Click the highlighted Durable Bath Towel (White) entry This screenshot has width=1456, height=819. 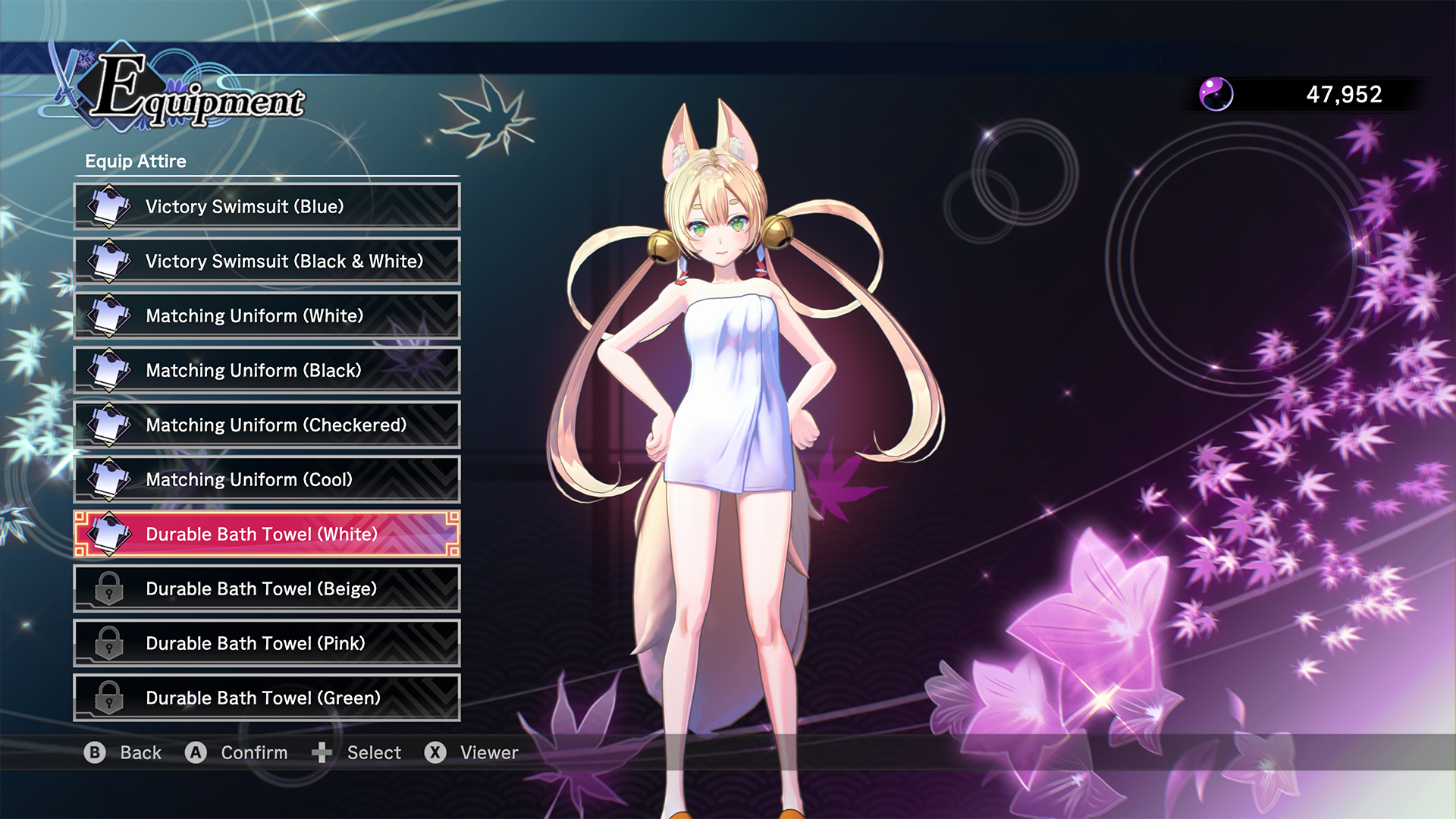coord(262,534)
